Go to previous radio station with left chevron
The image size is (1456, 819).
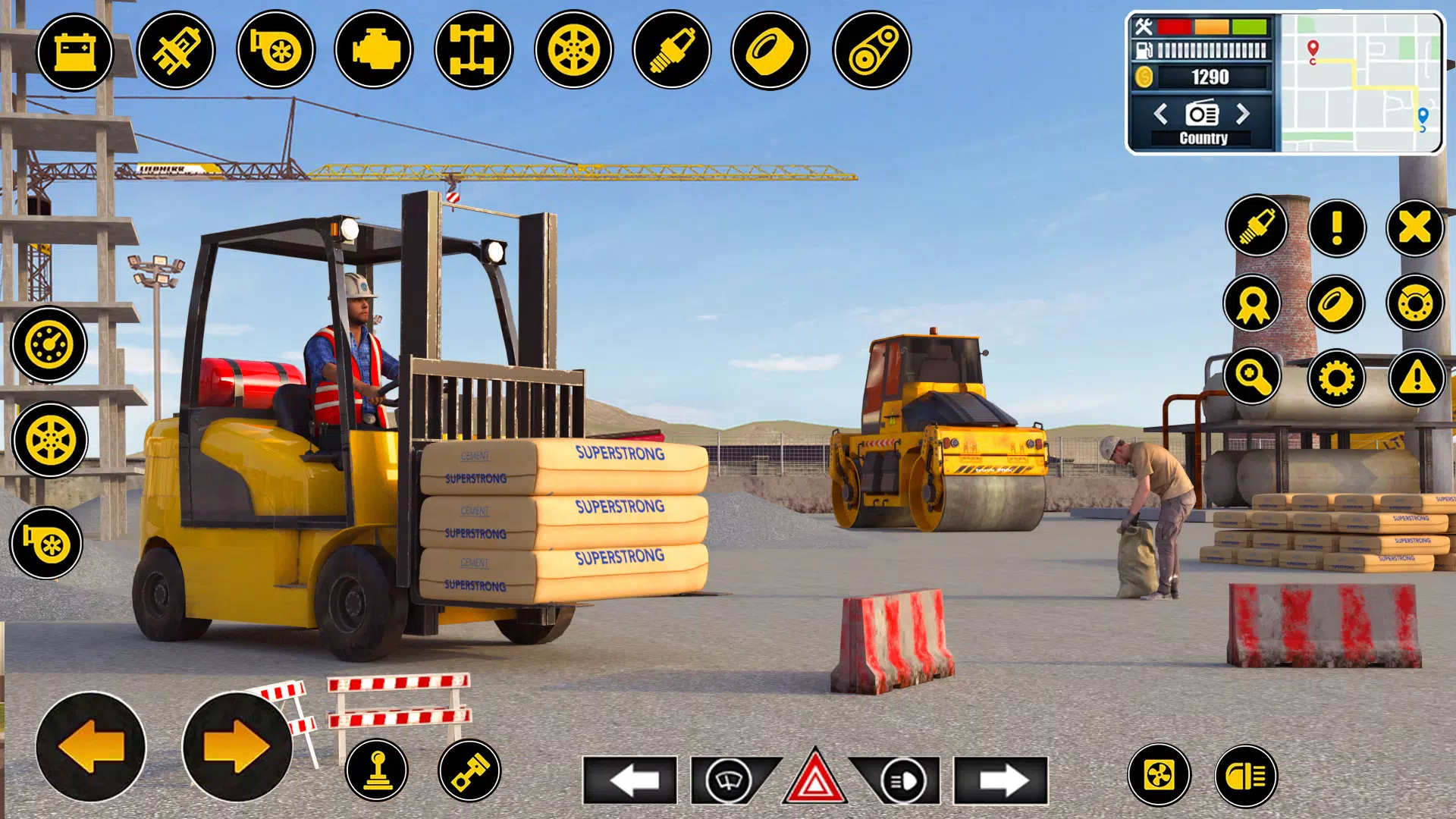point(1161,115)
